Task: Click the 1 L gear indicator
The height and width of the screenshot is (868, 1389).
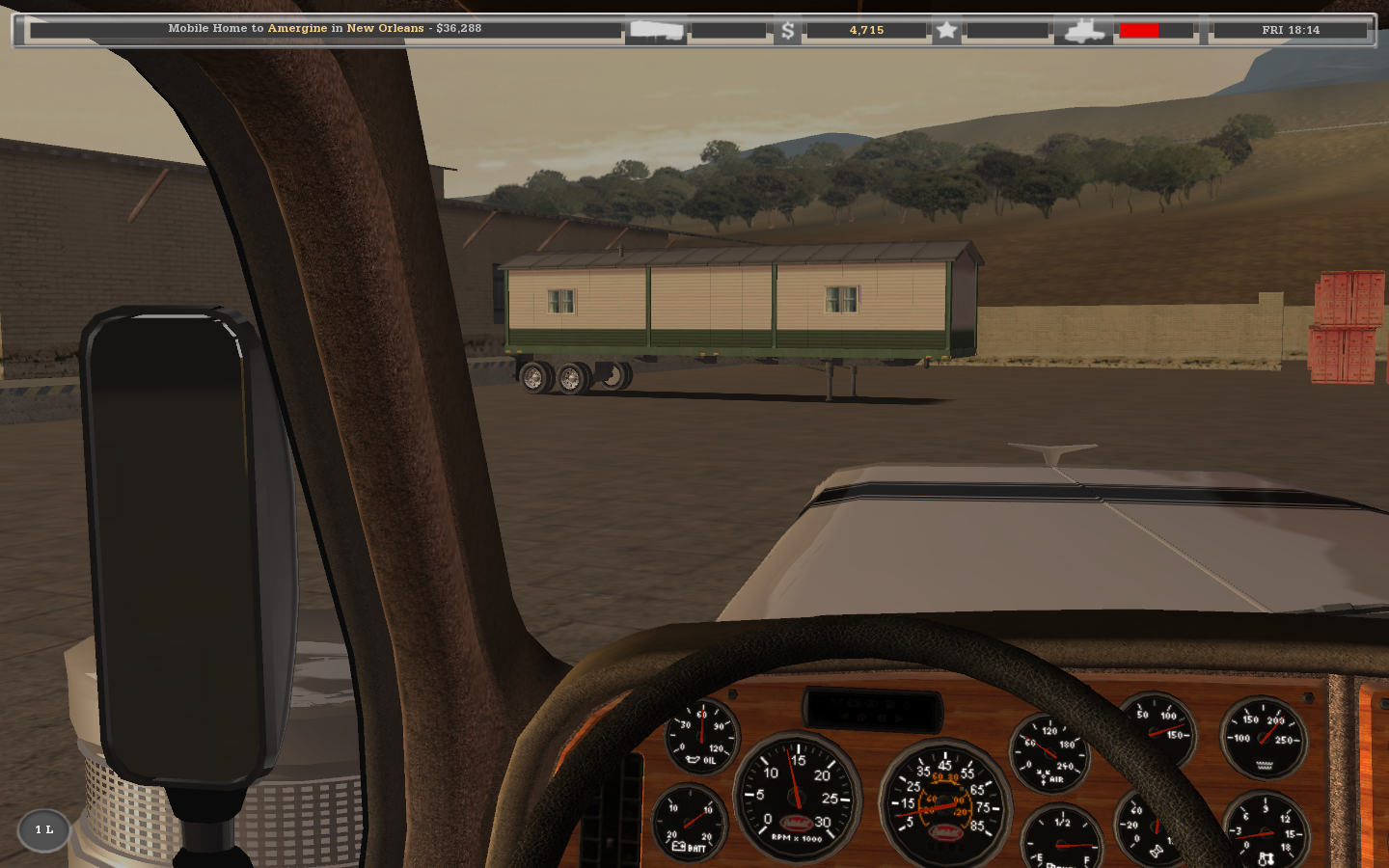Action: coord(44,829)
